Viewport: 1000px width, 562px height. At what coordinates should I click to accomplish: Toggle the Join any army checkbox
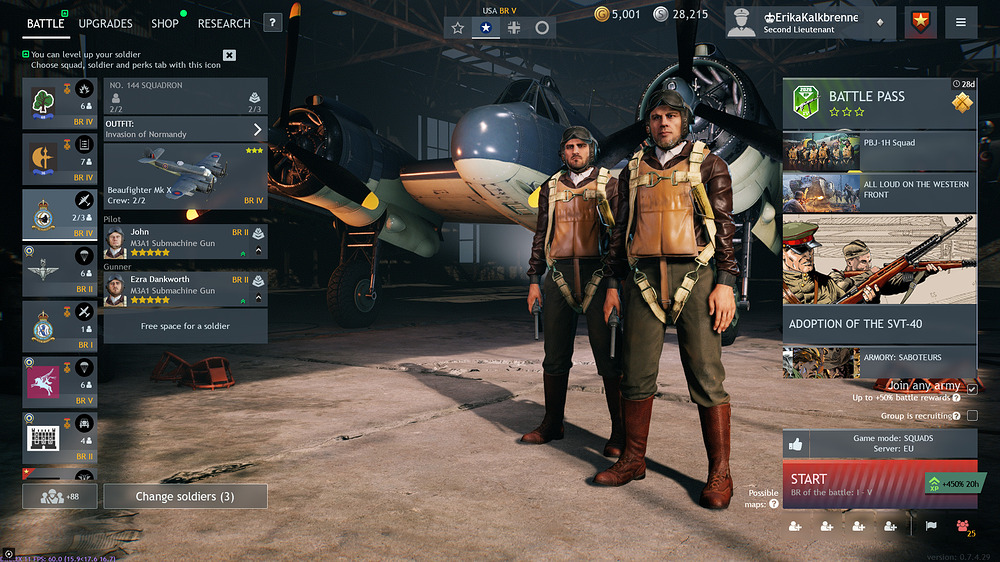pyautogui.click(x=972, y=388)
